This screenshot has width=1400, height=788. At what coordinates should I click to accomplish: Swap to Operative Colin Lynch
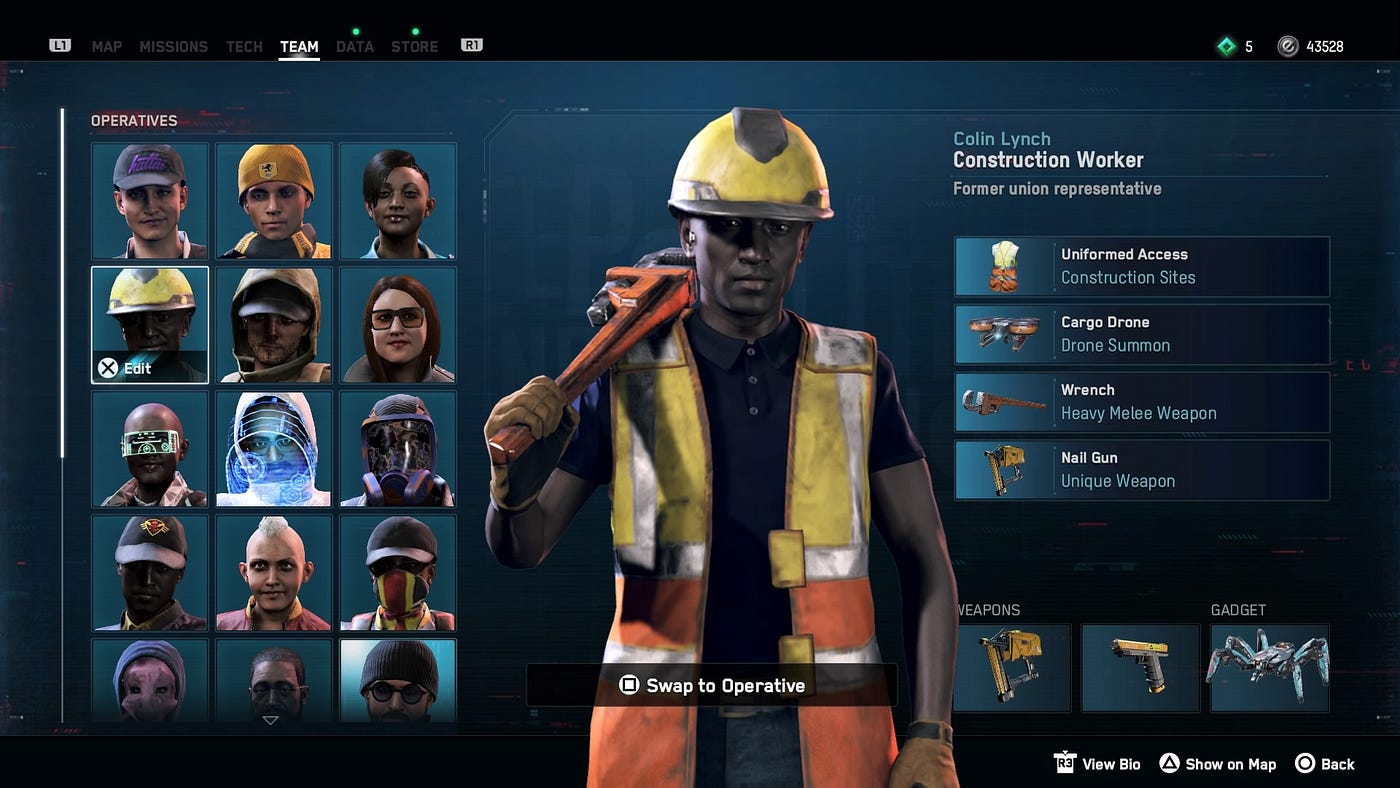point(712,686)
